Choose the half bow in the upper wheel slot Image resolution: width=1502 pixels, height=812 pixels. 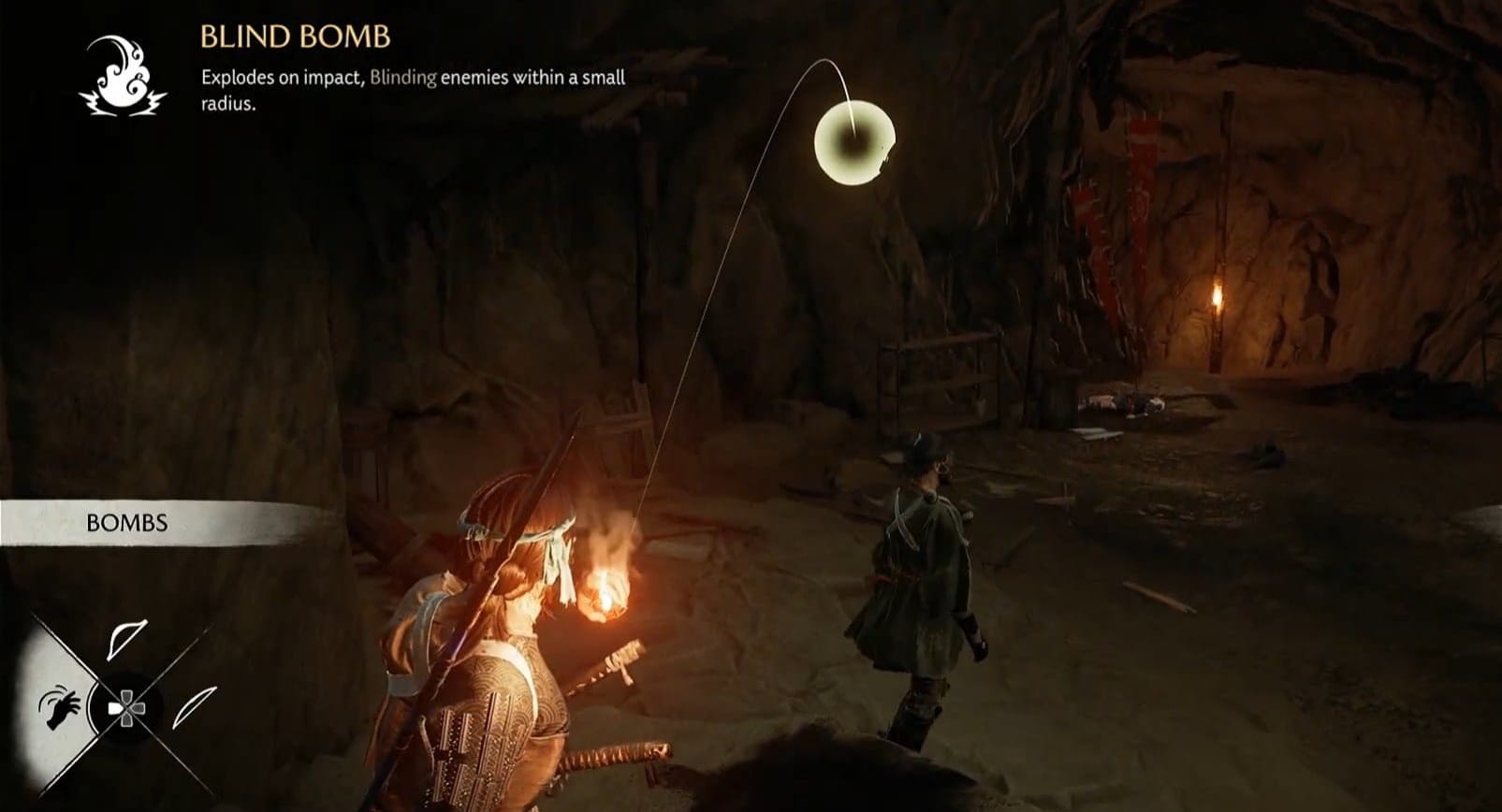coord(125,640)
